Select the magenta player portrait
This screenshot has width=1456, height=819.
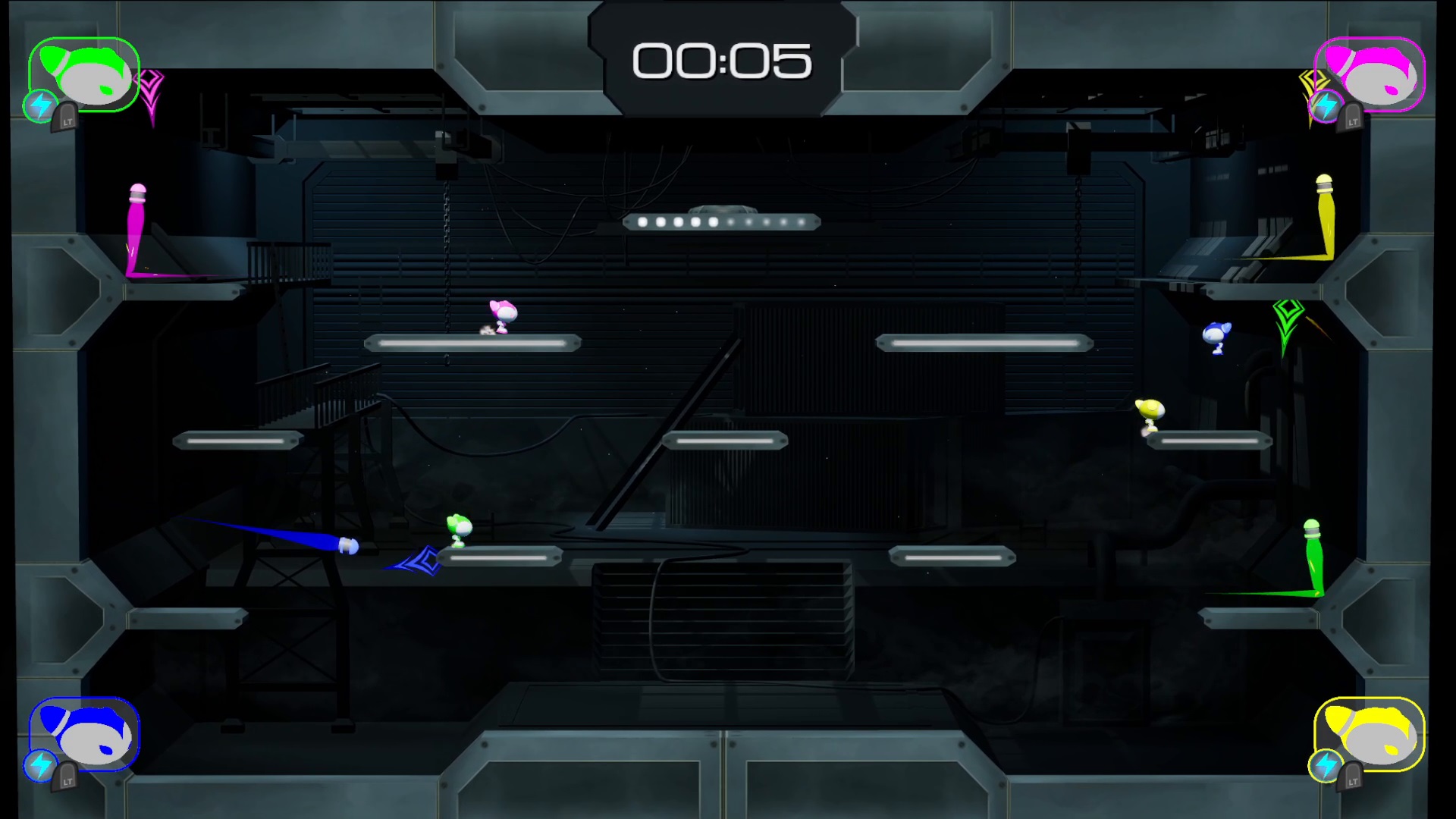(1370, 74)
